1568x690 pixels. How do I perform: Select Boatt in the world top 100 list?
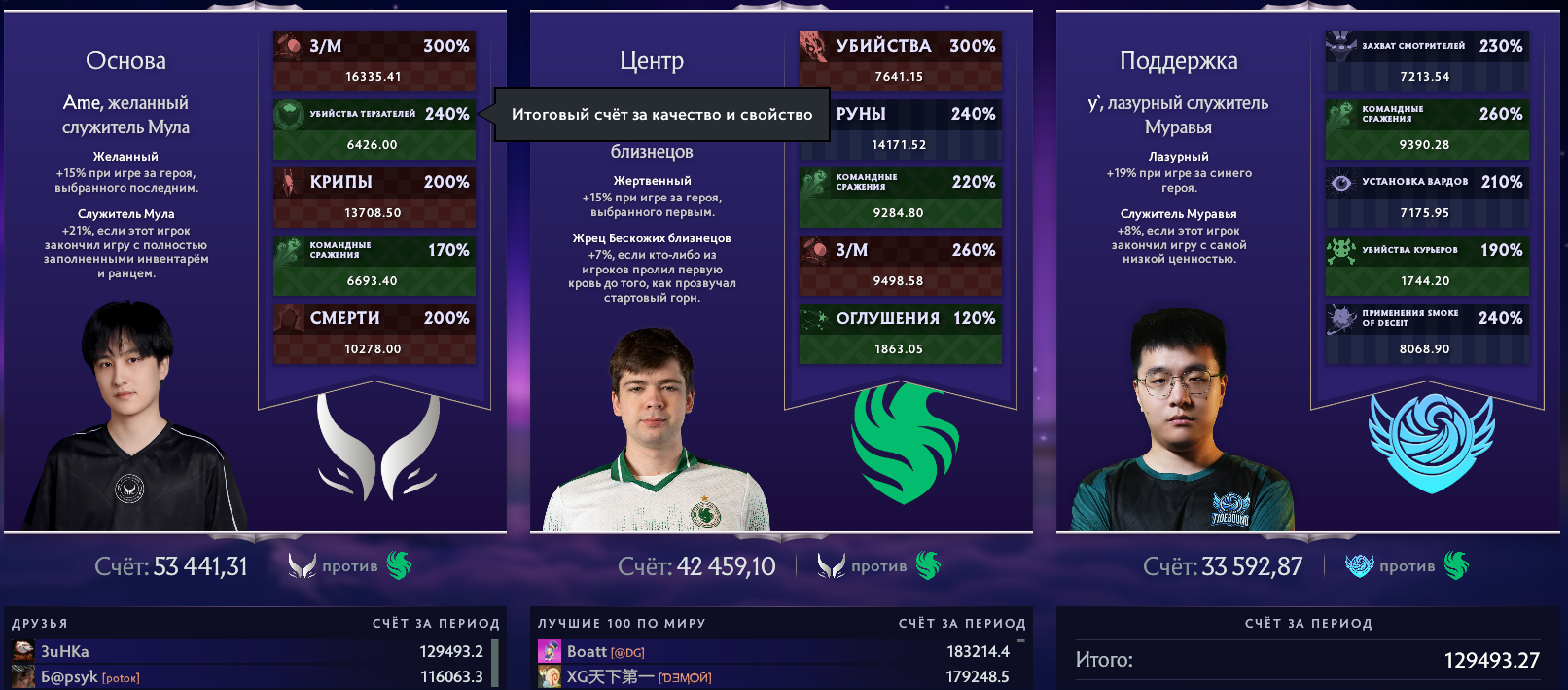[773, 651]
